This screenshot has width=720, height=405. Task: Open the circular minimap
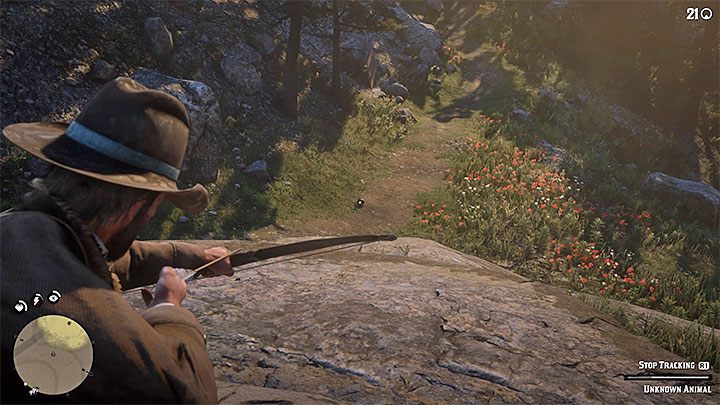point(53,354)
